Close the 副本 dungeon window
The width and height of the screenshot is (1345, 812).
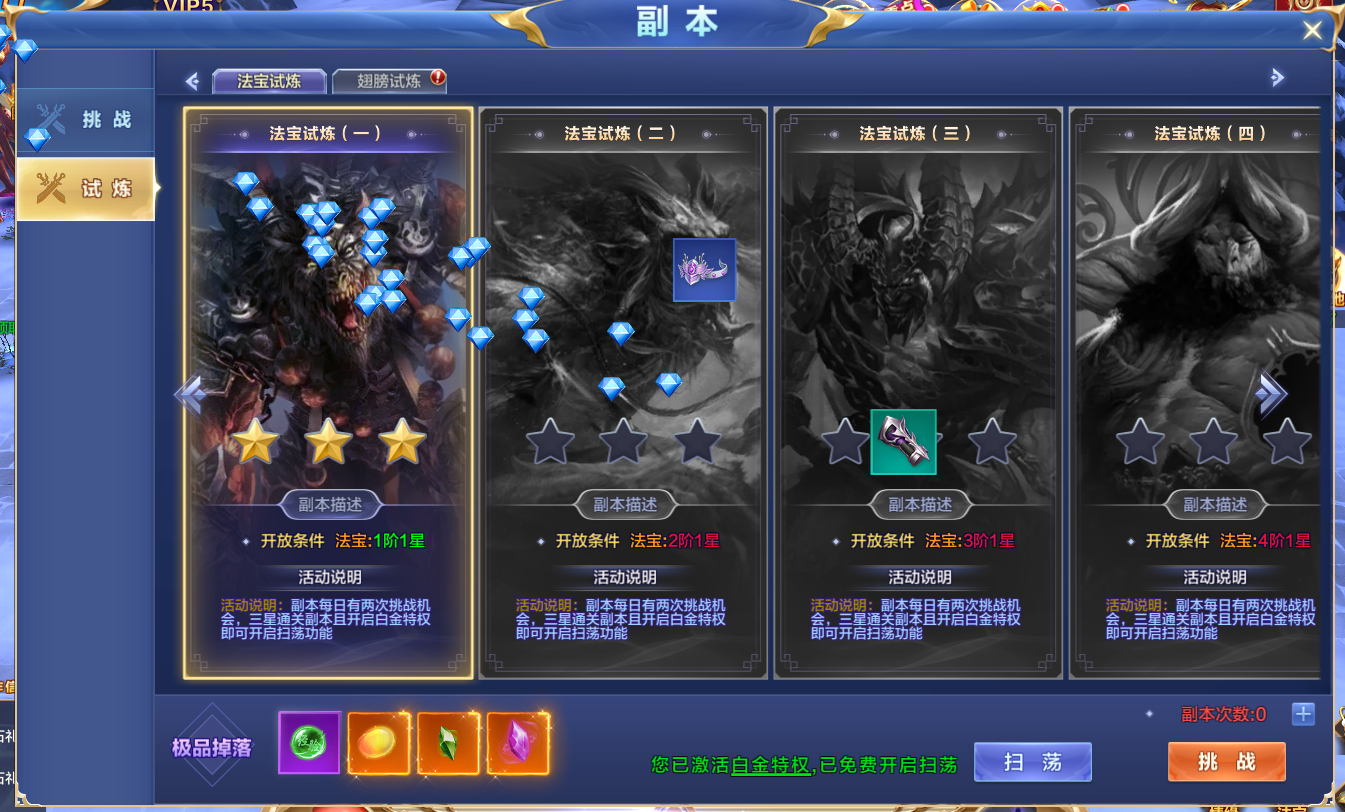pos(1312,31)
